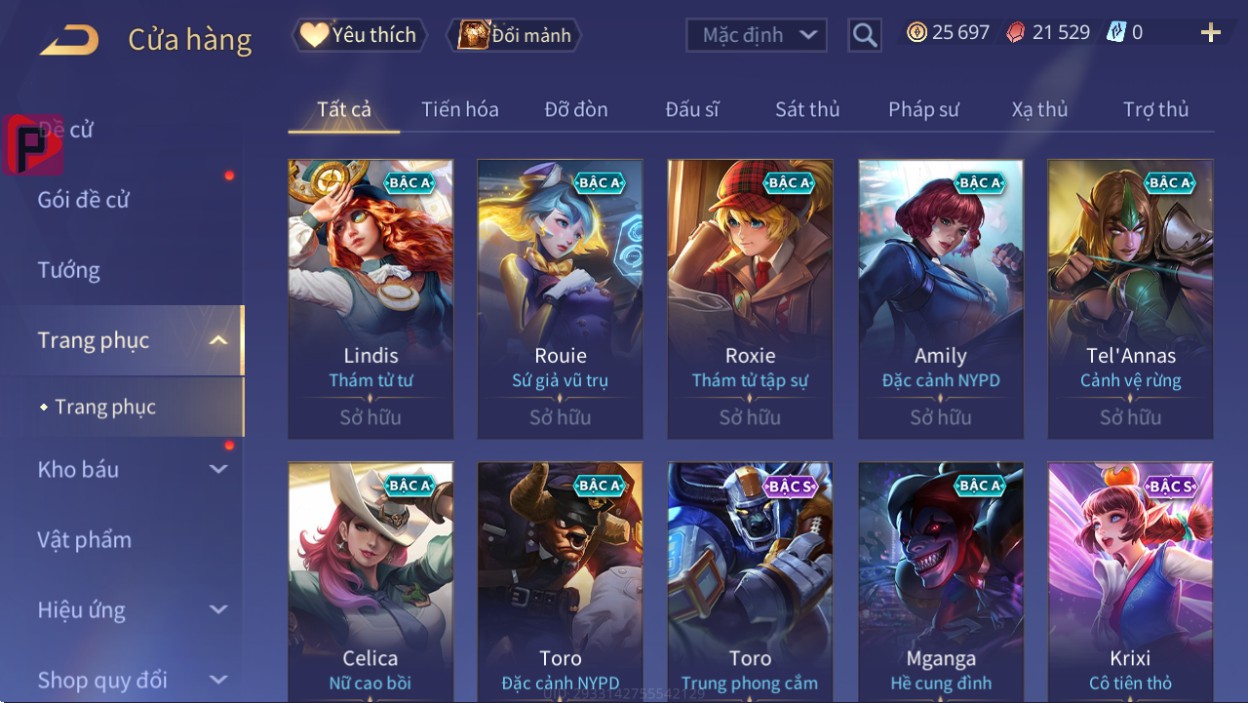View the Xạ thủ tab
This screenshot has height=703, width=1248.
pos(1039,109)
